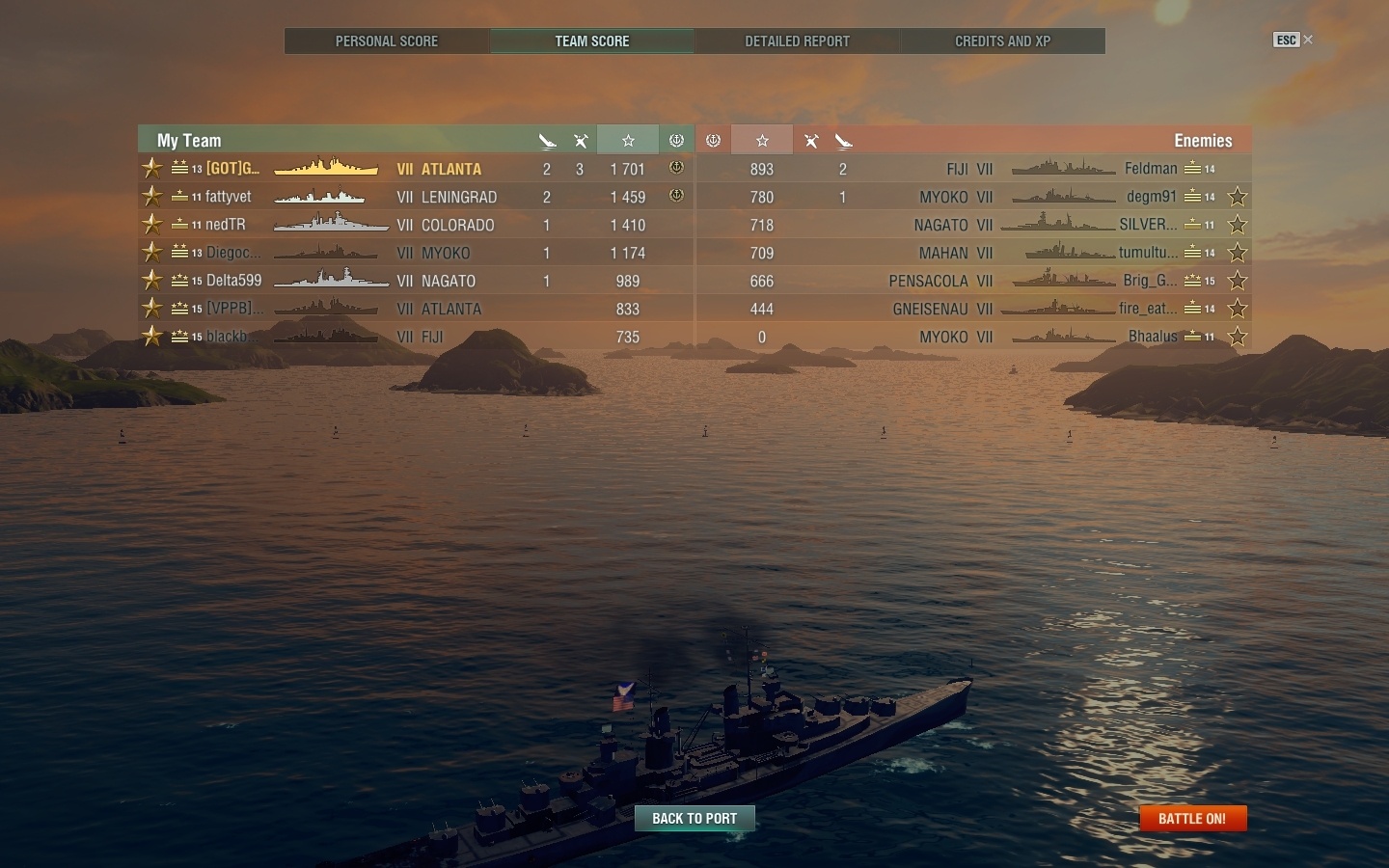Sort Enemies by base XP star
This screenshot has height=868, width=1389.
tap(762, 141)
